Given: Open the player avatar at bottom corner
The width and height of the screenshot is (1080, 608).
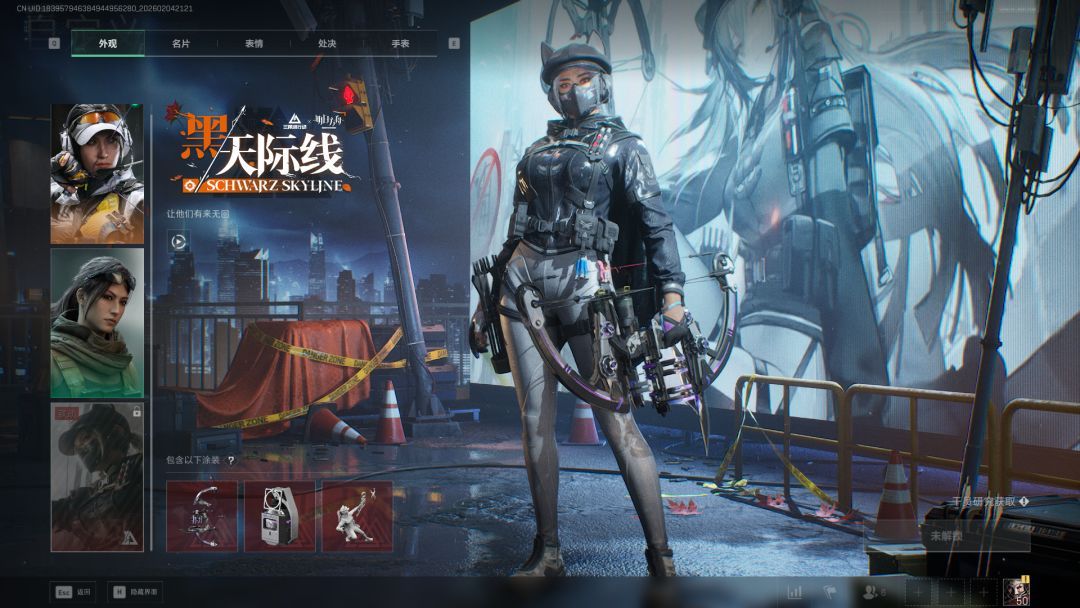Looking at the screenshot, I should (x=1017, y=591).
